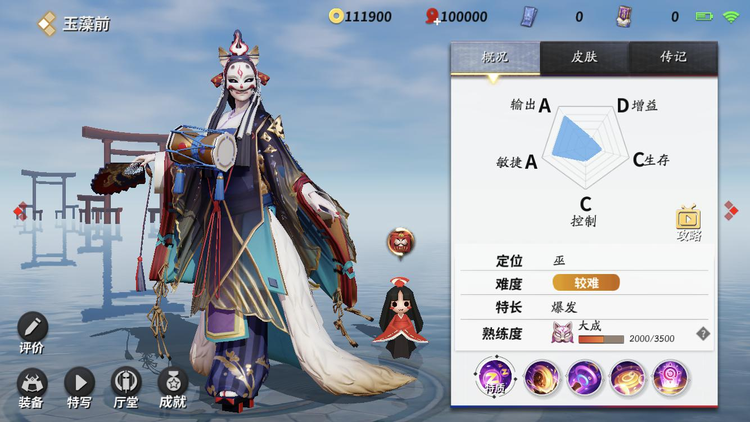Select the glowing pink target skill icon

(x=669, y=378)
